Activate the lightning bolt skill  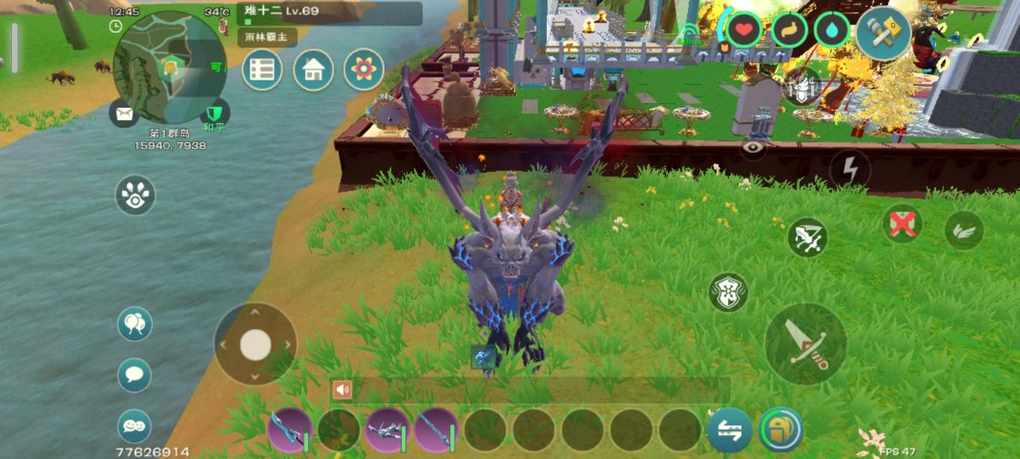(850, 169)
